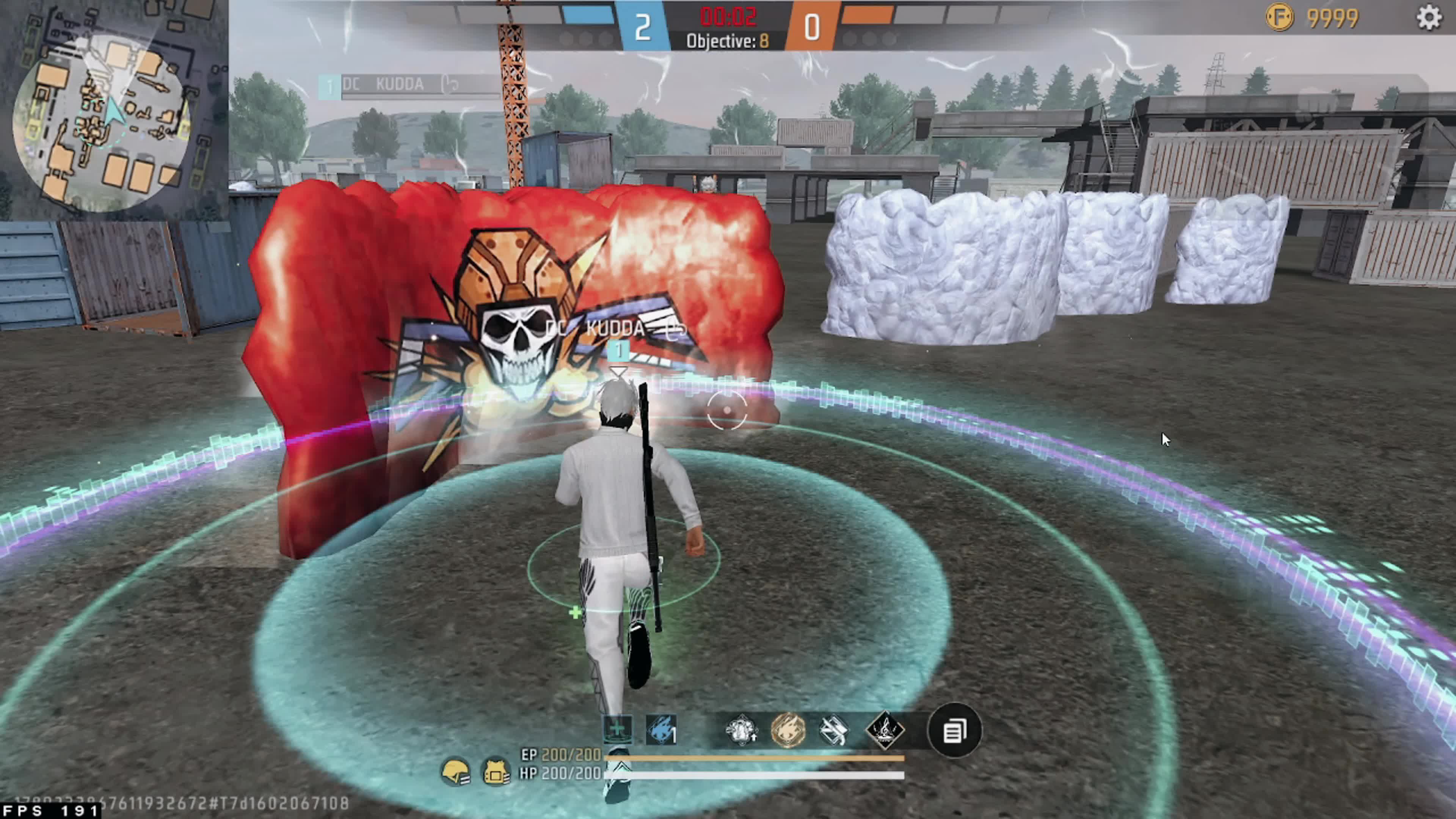Choose the white backpack upgrade skill icon
The width and height of the screenshot is (1456, 819).
pos(741,730)
